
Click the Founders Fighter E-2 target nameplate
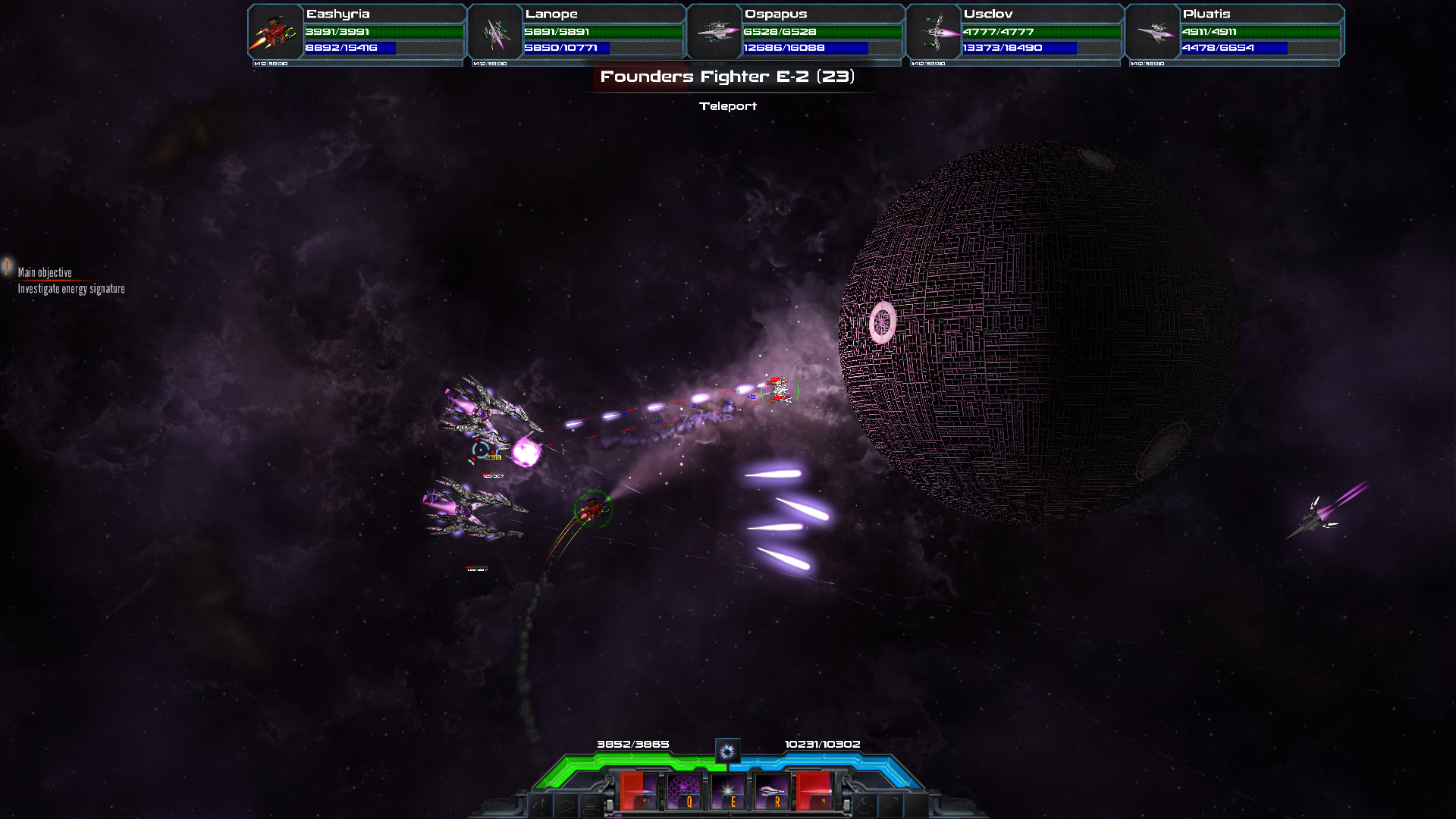click(727, 76)
